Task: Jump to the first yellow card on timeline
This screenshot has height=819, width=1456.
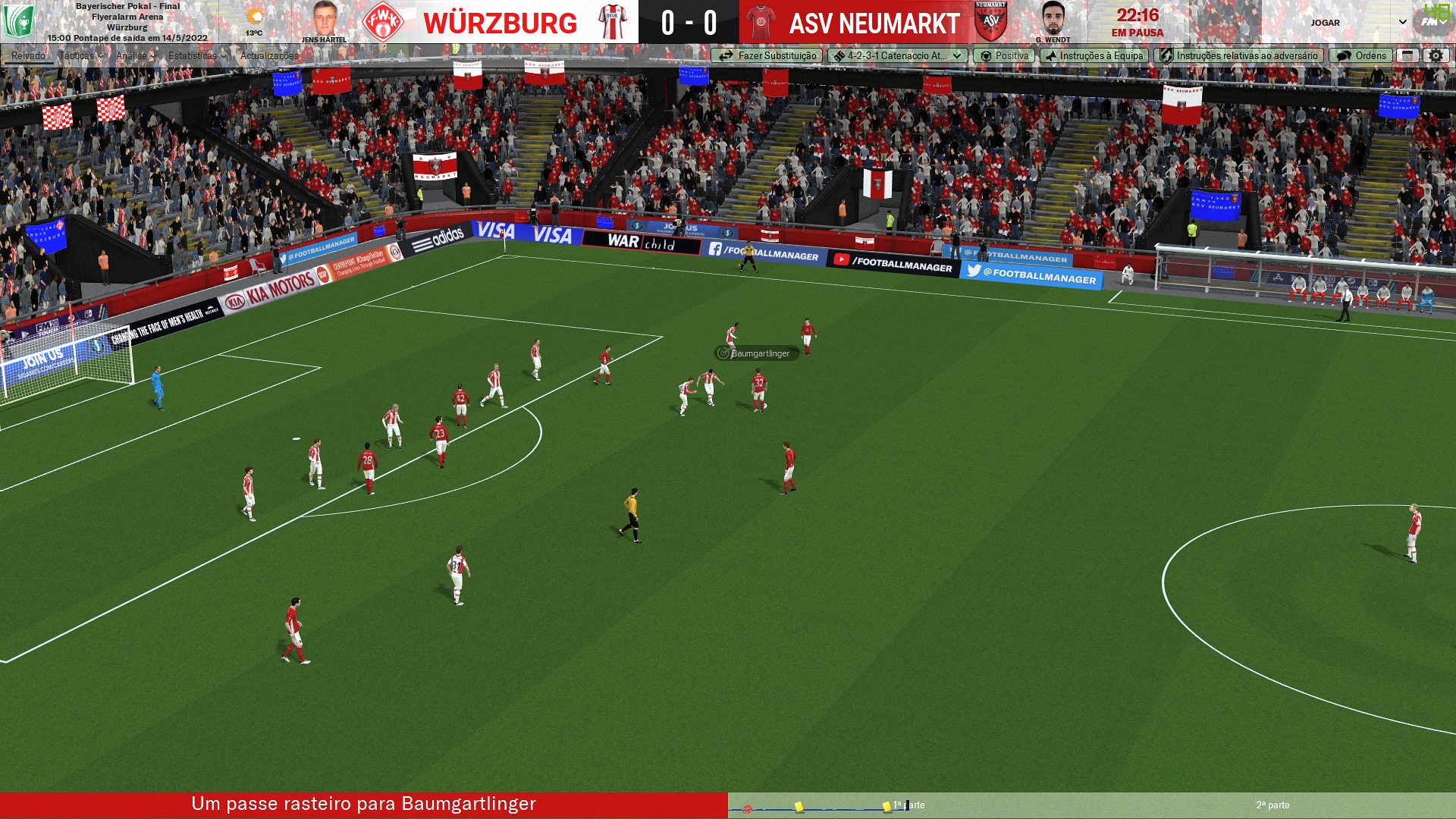Action: [799, 806]
